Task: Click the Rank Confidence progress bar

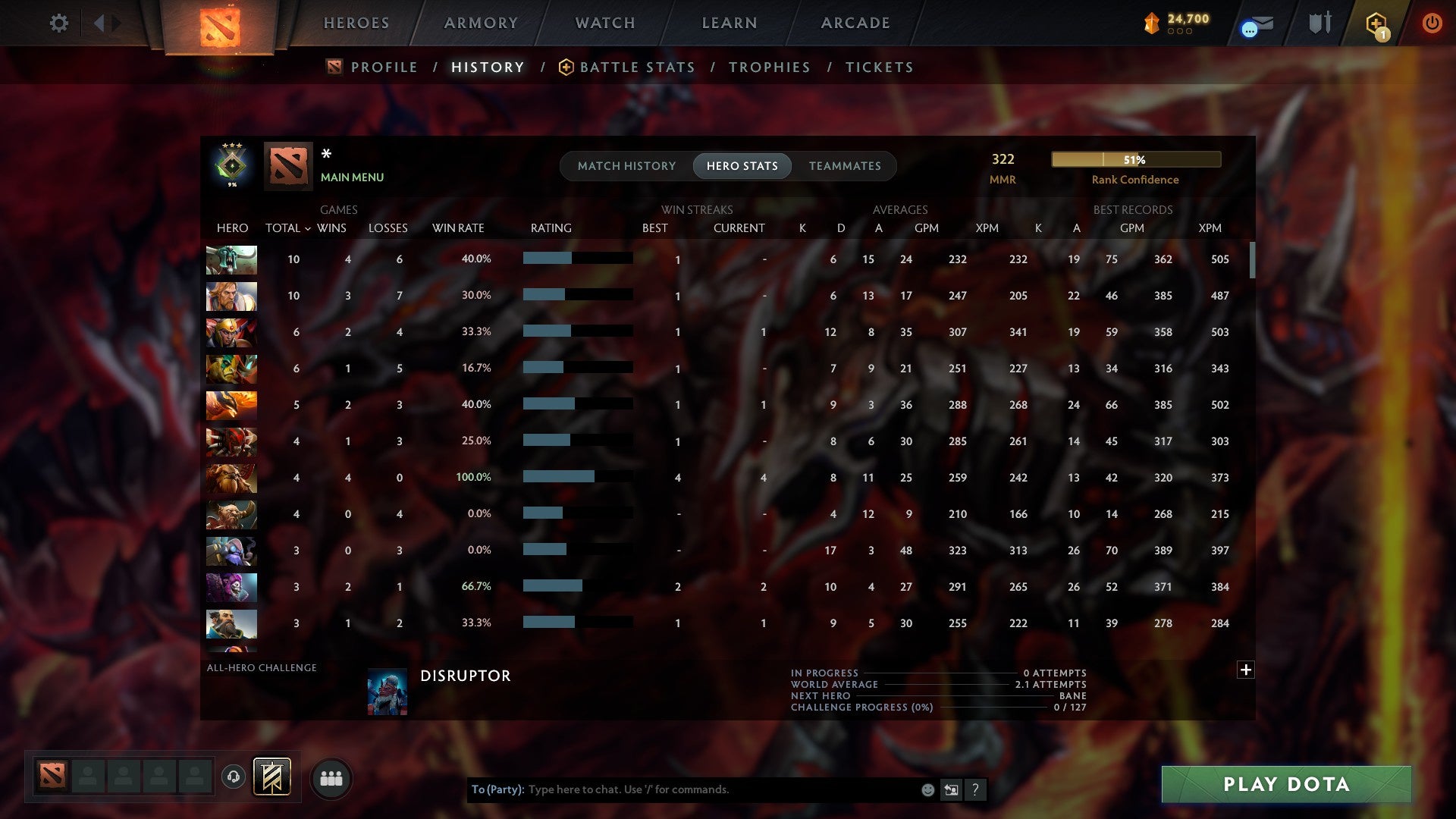Action: [x=1135, y=159]
